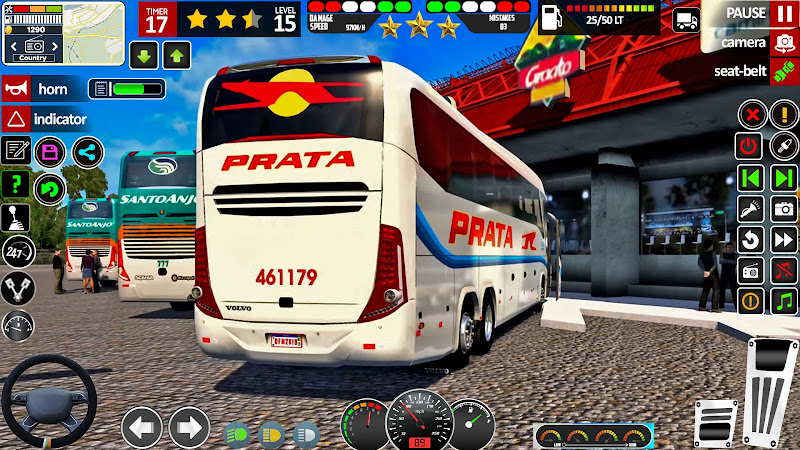Turn on the flashlight icon
The height and width of the screenshot is (450, 800).
(750, 208)
